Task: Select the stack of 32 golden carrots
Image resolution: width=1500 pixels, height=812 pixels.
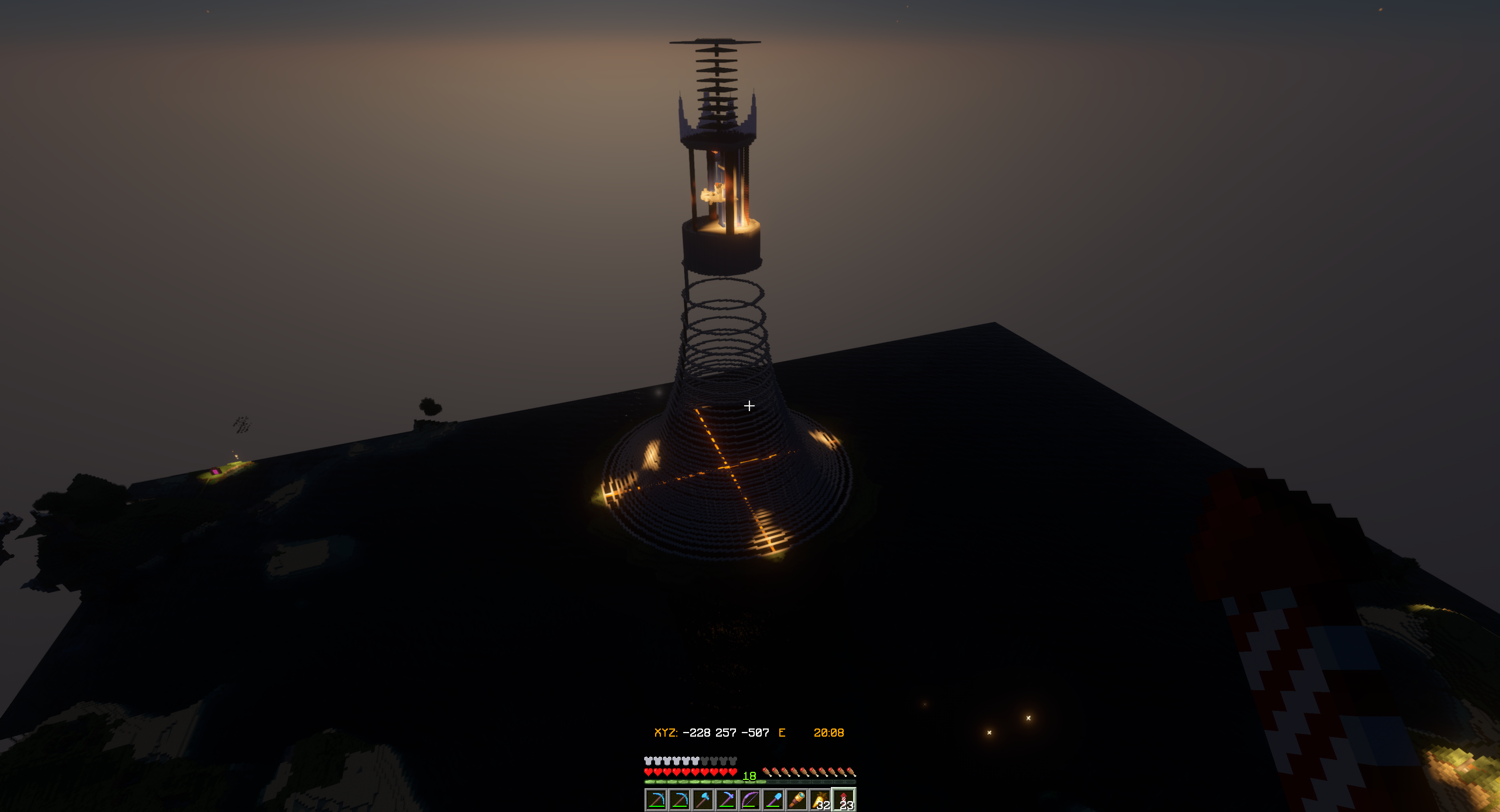Action: [x=820, y=801]
